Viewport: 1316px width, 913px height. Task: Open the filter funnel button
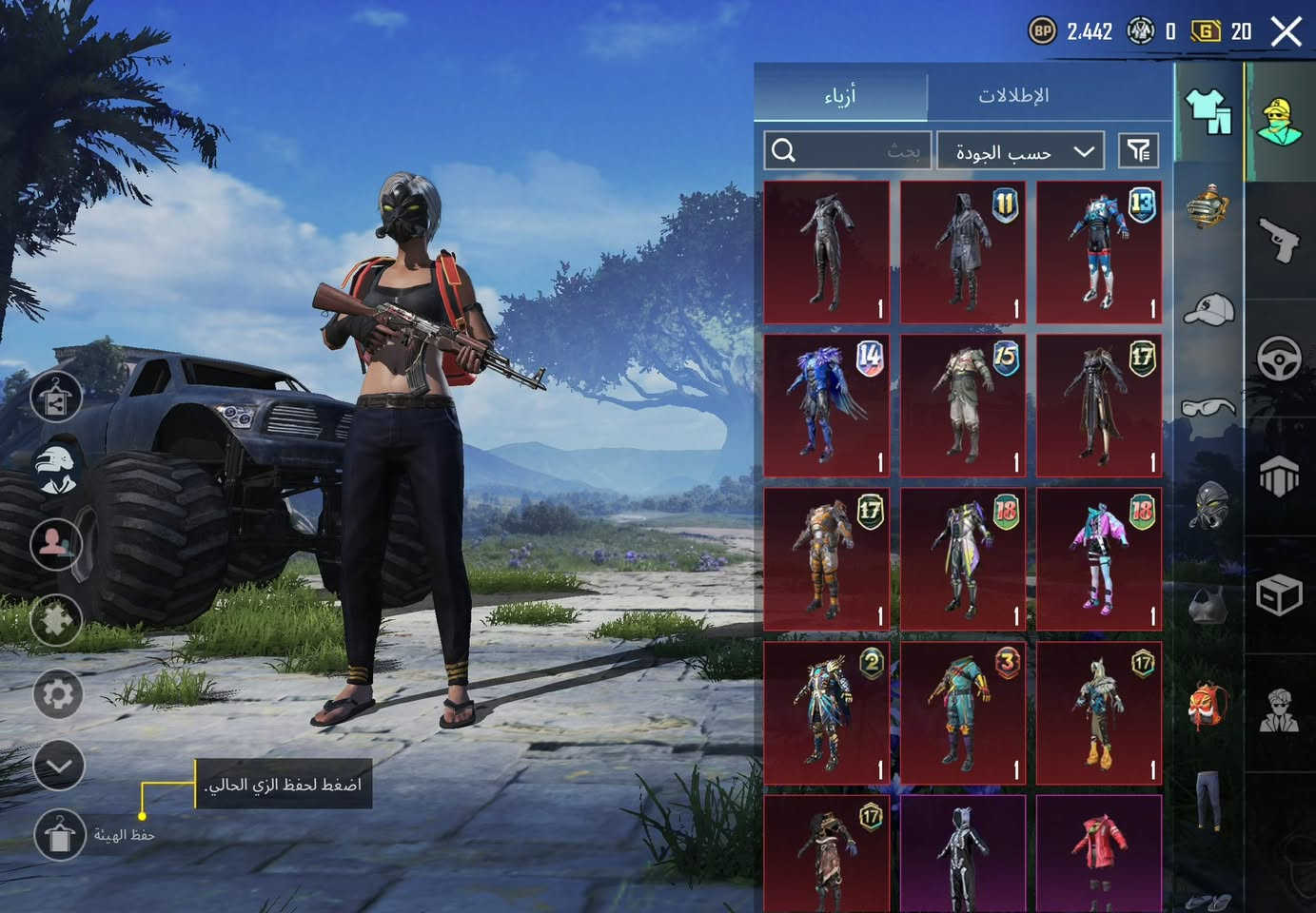tap(1138, 150)
